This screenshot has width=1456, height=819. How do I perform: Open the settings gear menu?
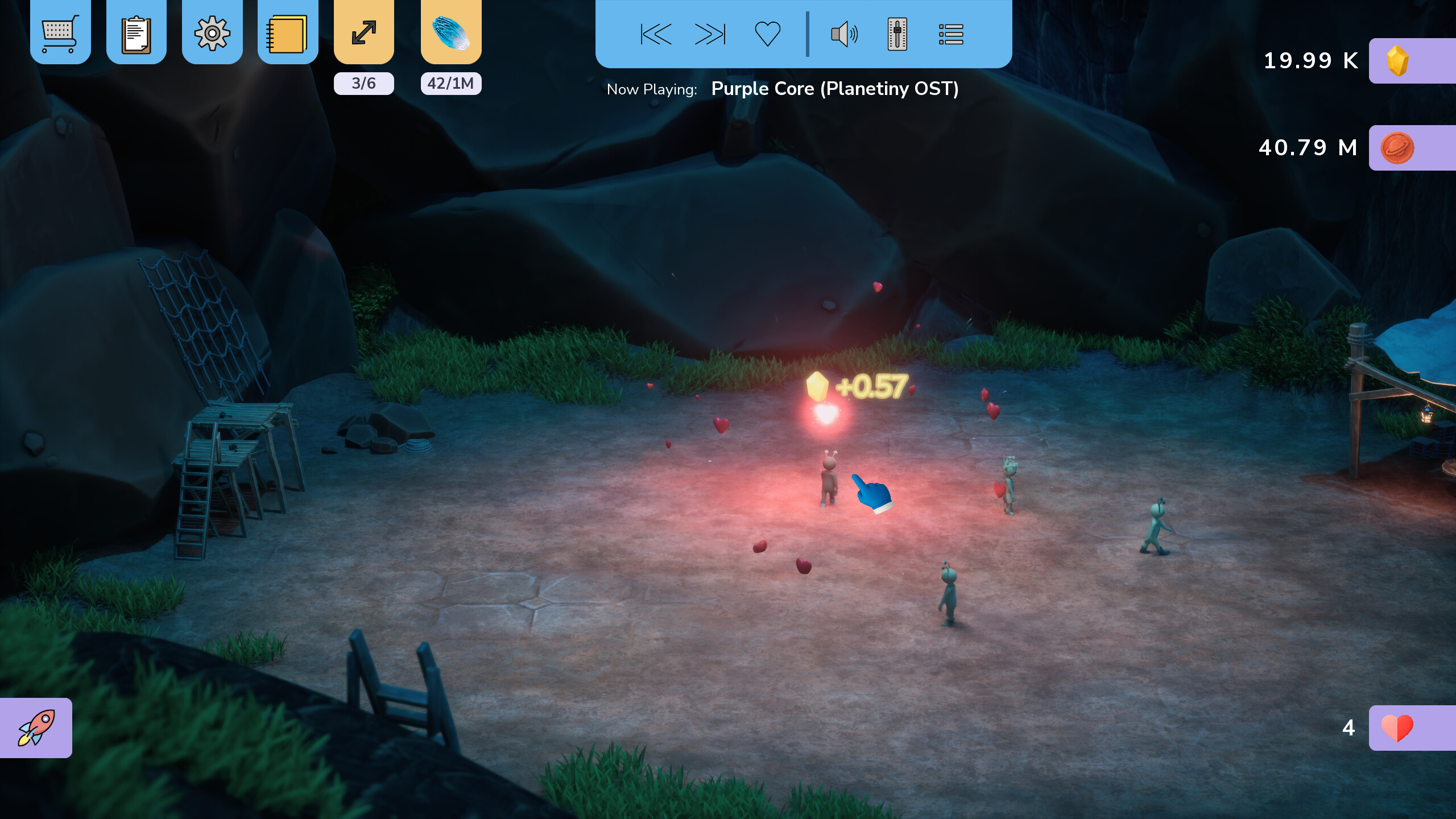(x=212, y=33)
